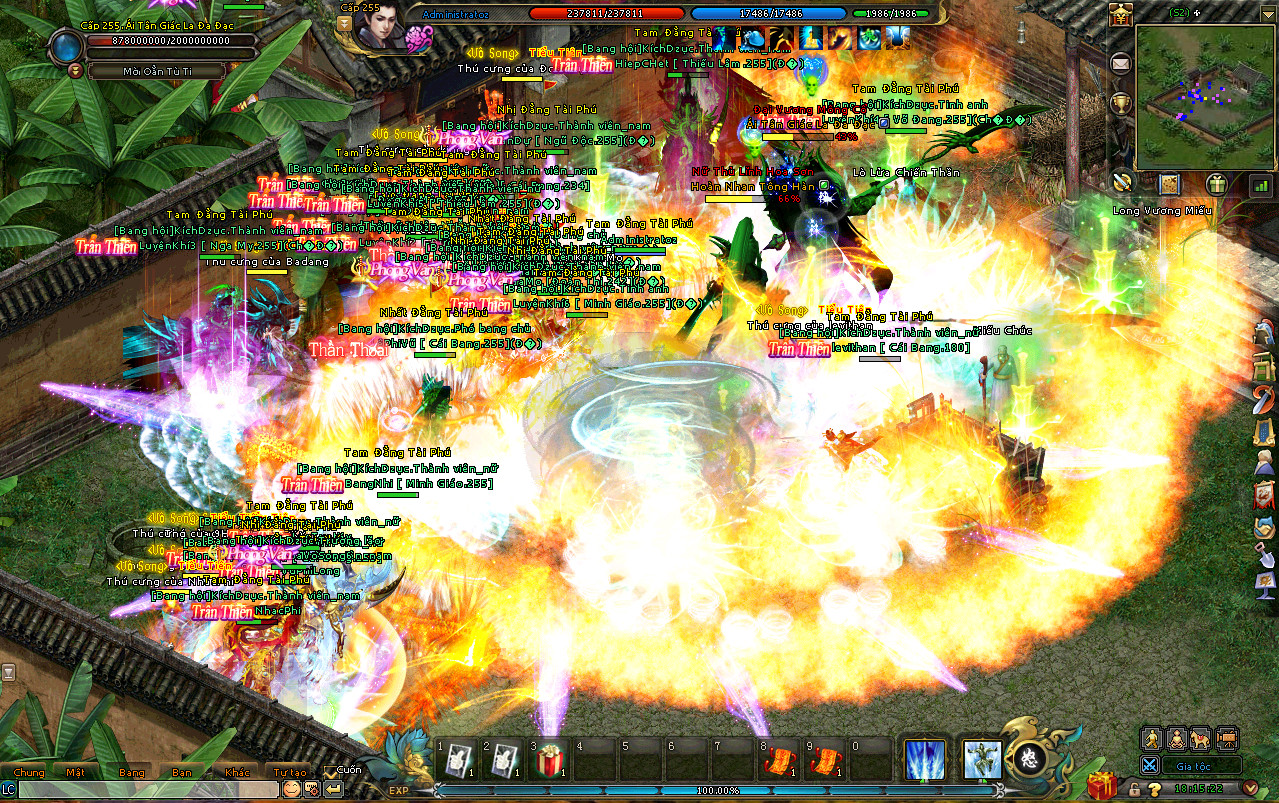Select the thumbs-up card in hotbar slot 1
The image size is (1279, 803).
coord(458,762)
